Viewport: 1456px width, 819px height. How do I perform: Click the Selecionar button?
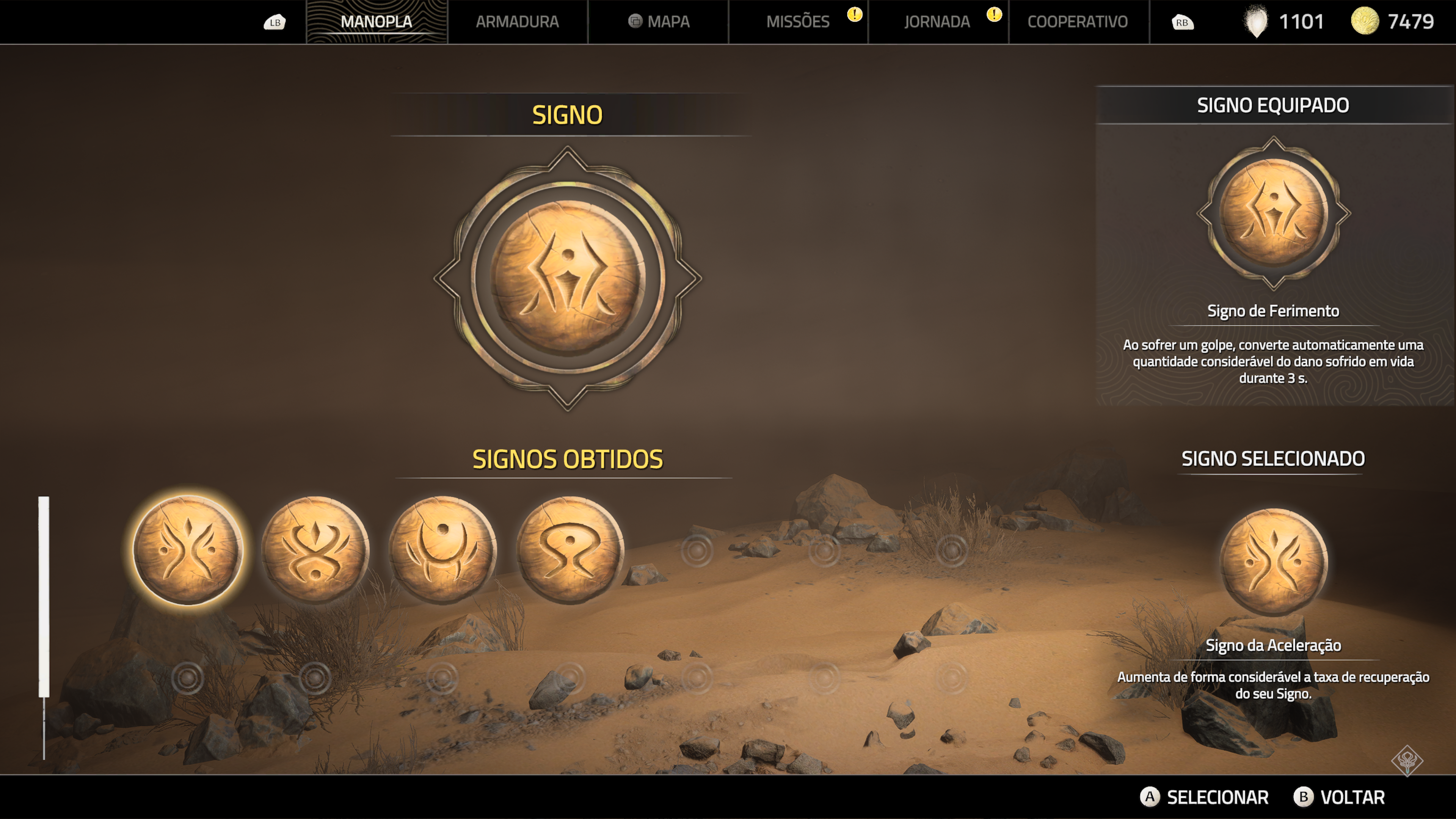click(x=1205, y=797)
